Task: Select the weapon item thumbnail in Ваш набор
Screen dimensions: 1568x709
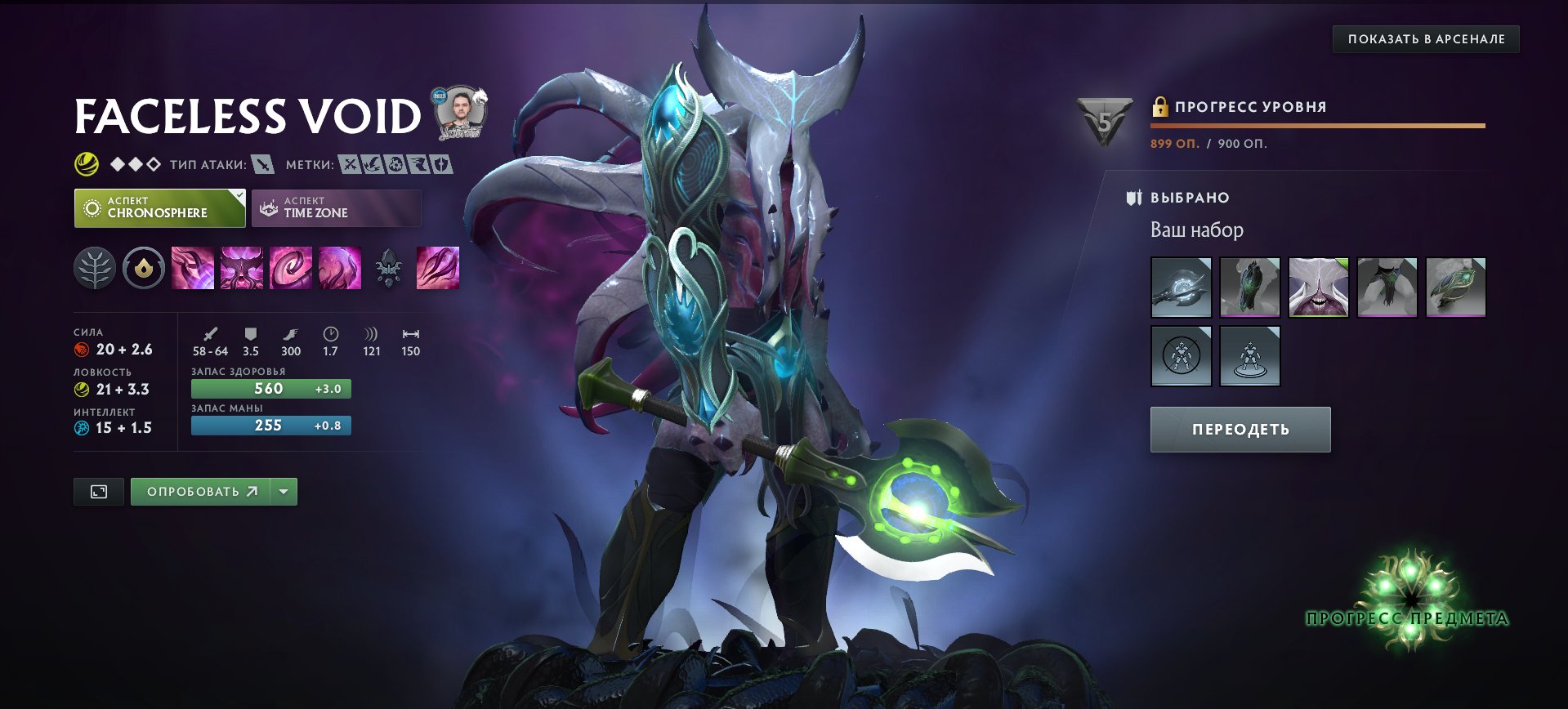Action: (1180, 288)
